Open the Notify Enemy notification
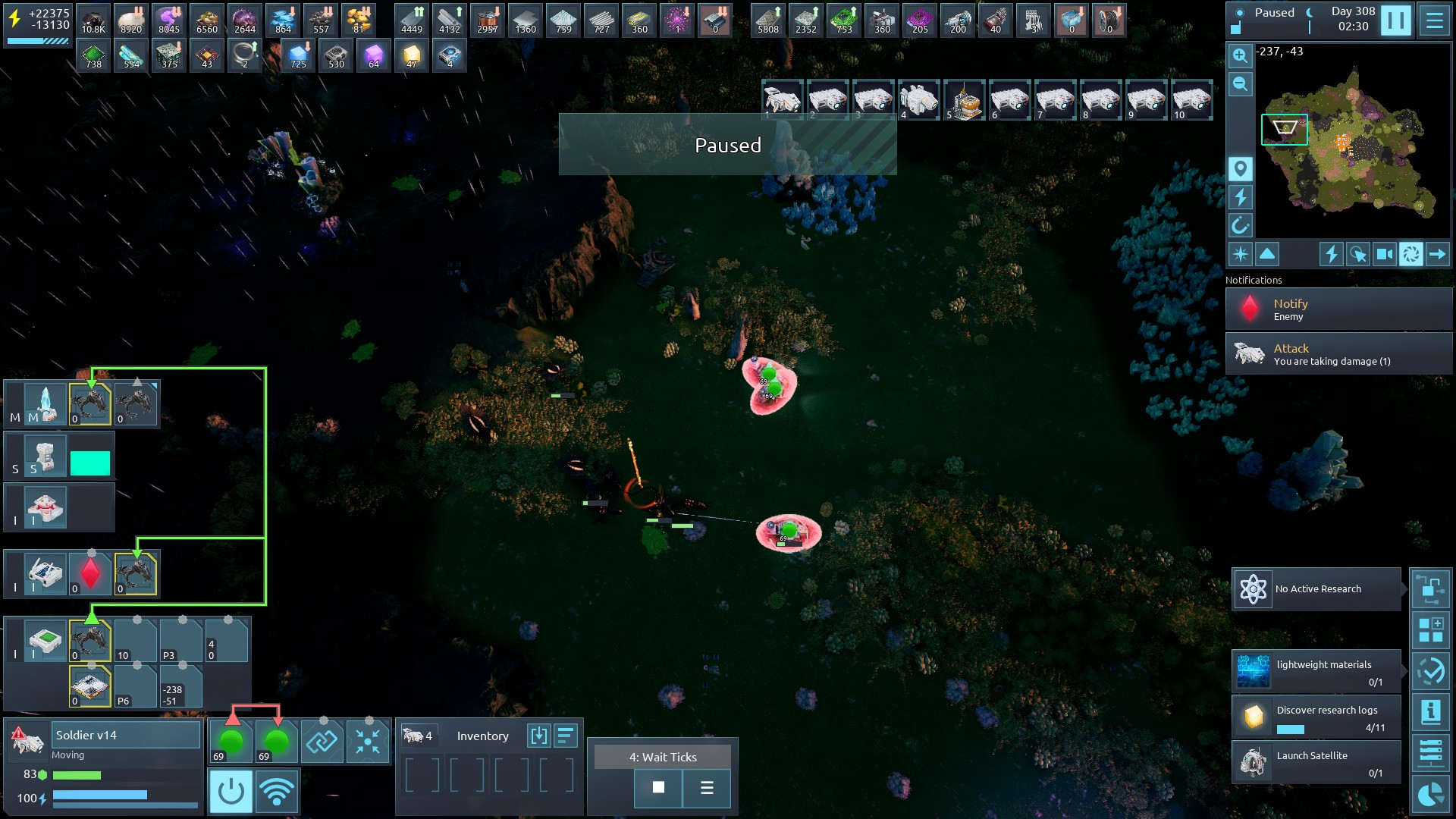1456x819 pixels. coord(1338,309)
